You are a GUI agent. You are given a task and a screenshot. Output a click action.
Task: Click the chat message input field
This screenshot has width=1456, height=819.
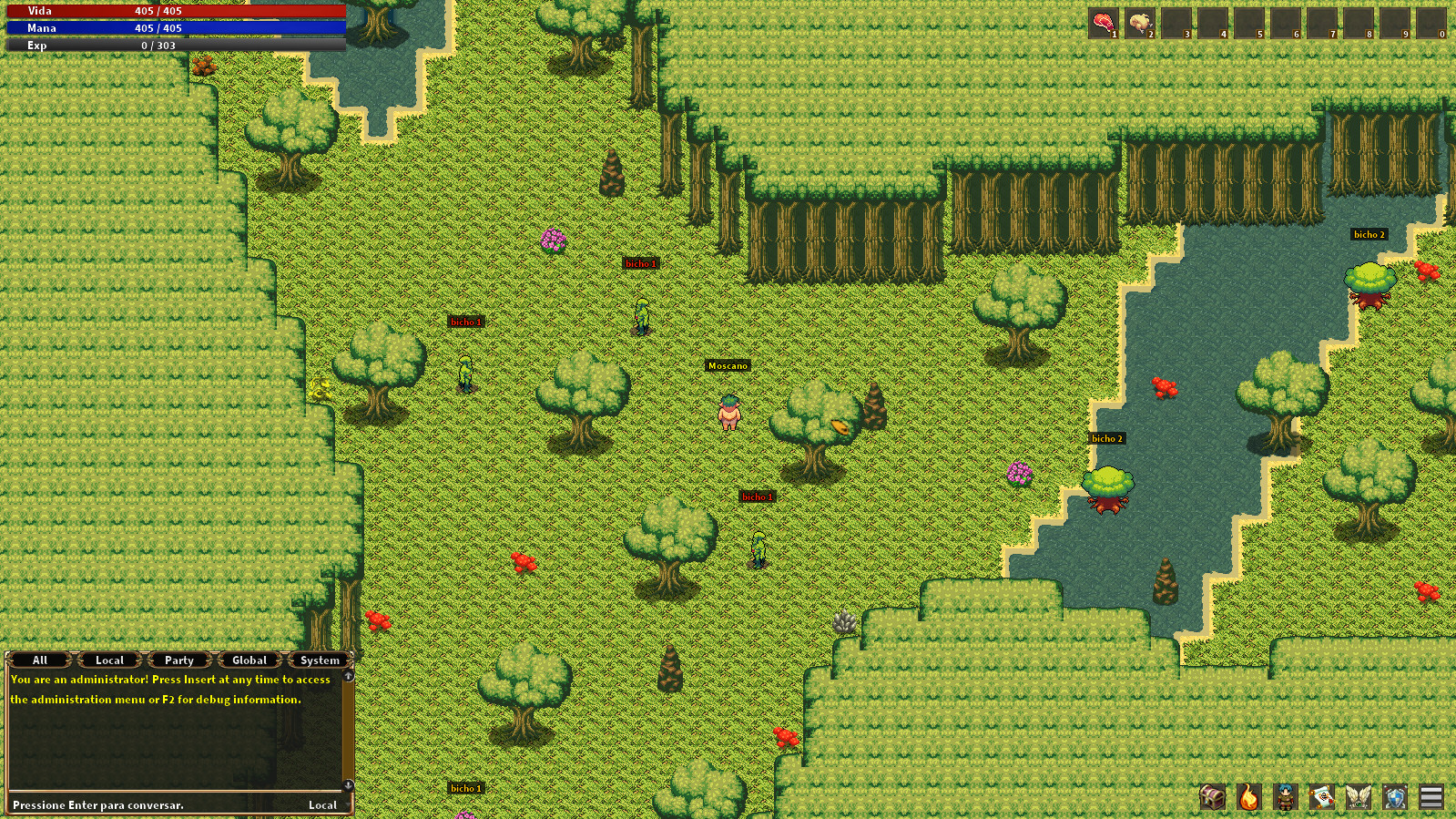pyautogui.click(x=137, y=805)
